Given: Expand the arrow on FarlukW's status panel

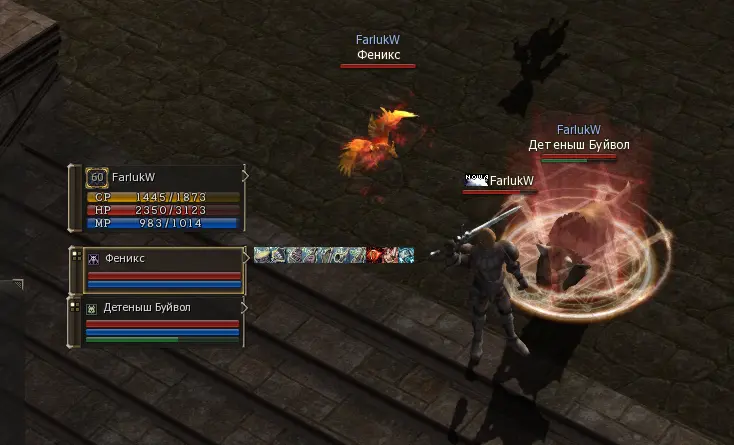Looking at the screenshot, I should pos(244,174).
